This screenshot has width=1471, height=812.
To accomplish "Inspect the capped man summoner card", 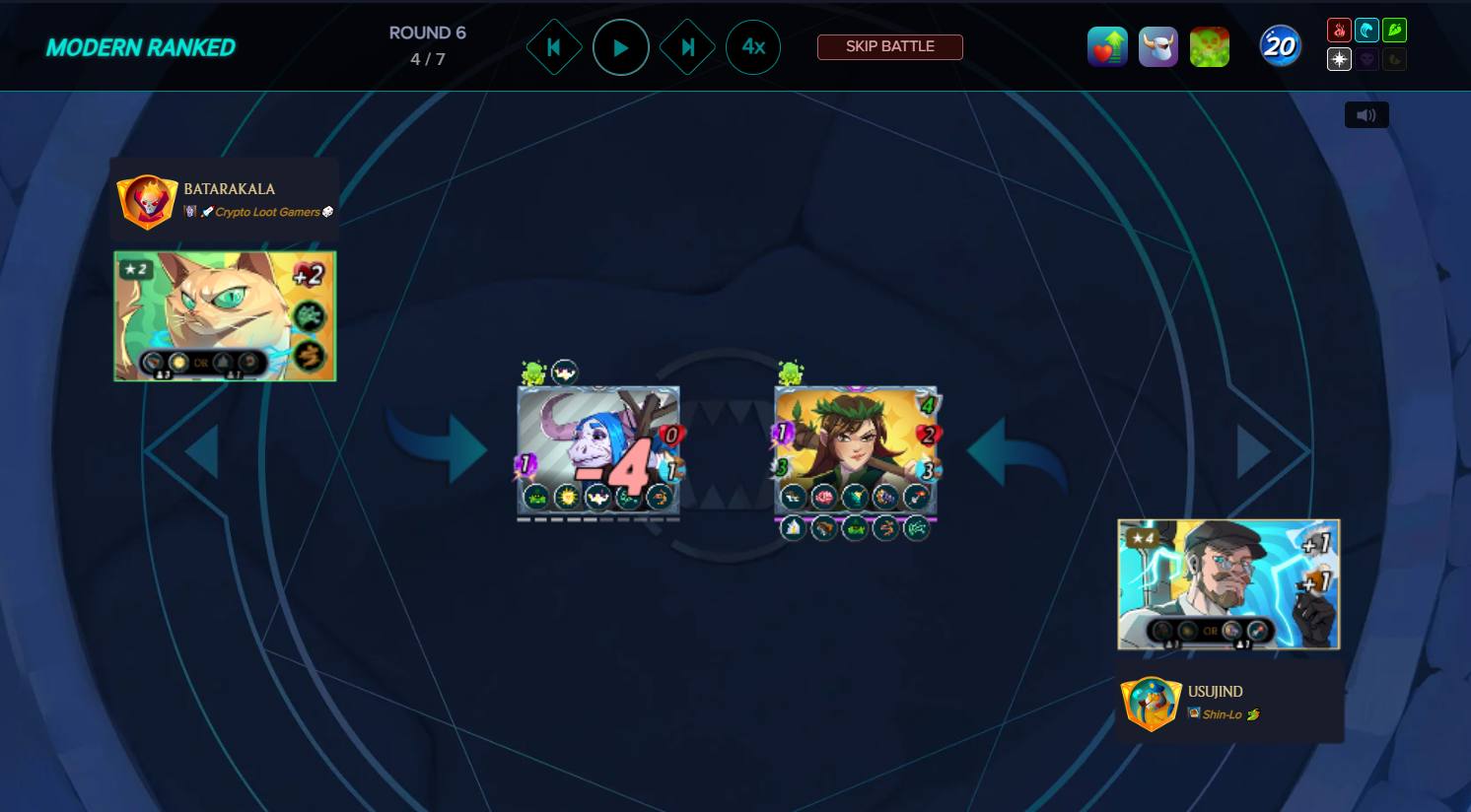I will tap(1228, 584).
